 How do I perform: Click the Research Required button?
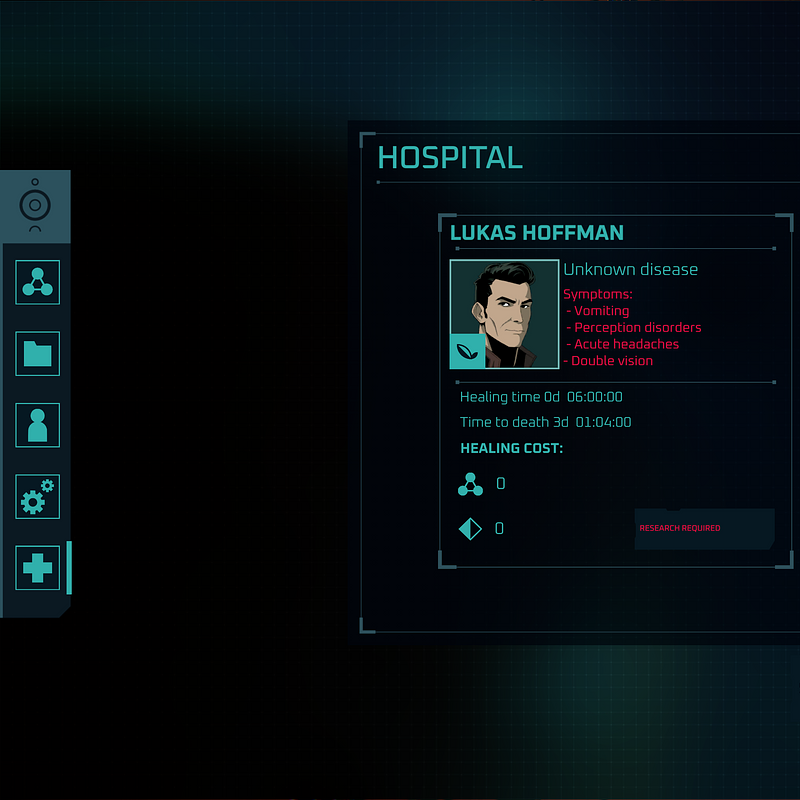coord(704,528)
